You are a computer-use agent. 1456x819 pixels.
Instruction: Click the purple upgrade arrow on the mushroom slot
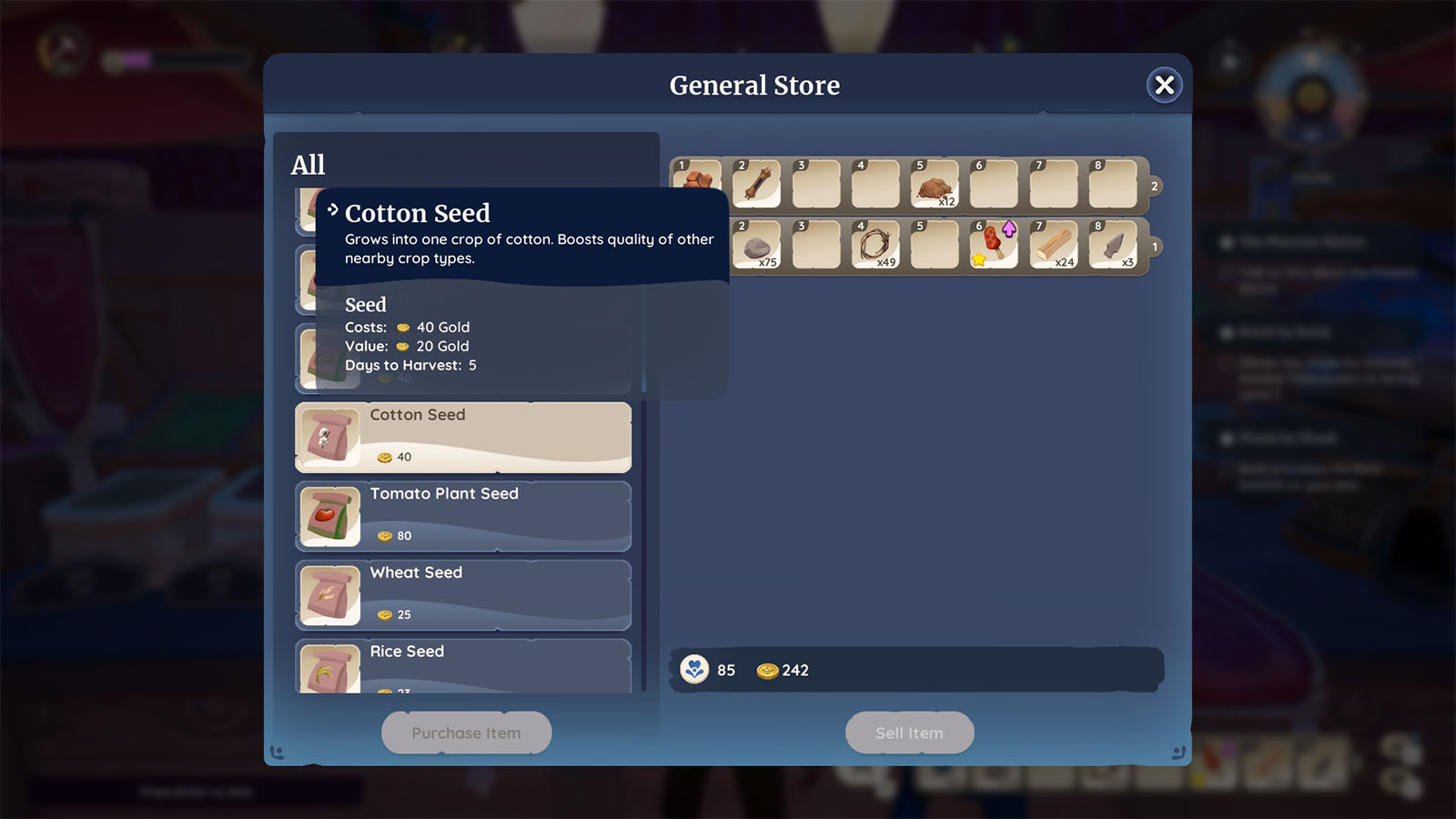coord(1010,227)
